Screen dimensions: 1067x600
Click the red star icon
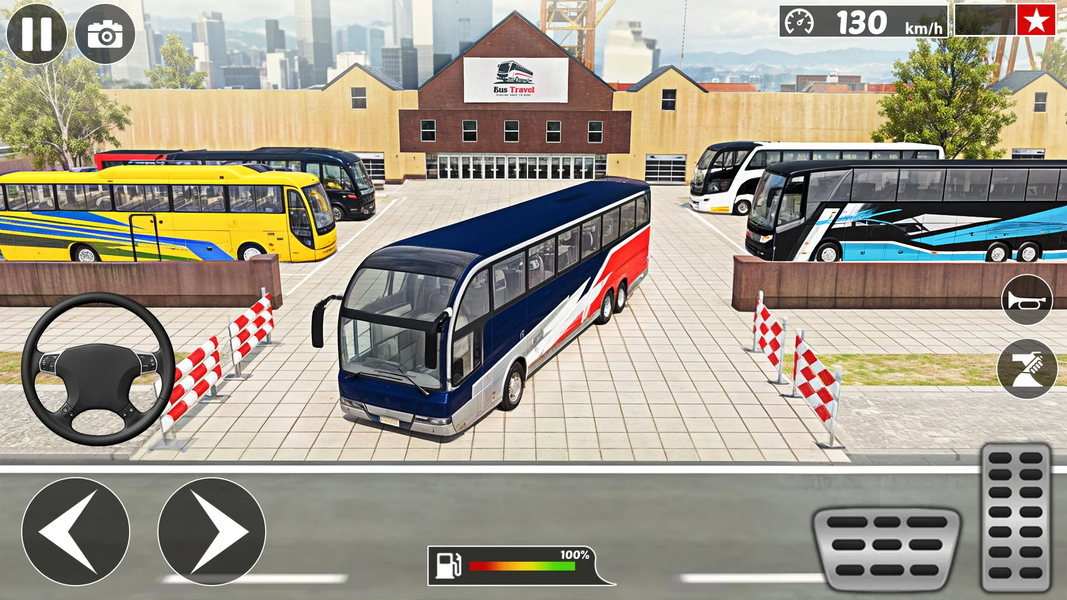pyautogui.click(x=1036, y=20)
